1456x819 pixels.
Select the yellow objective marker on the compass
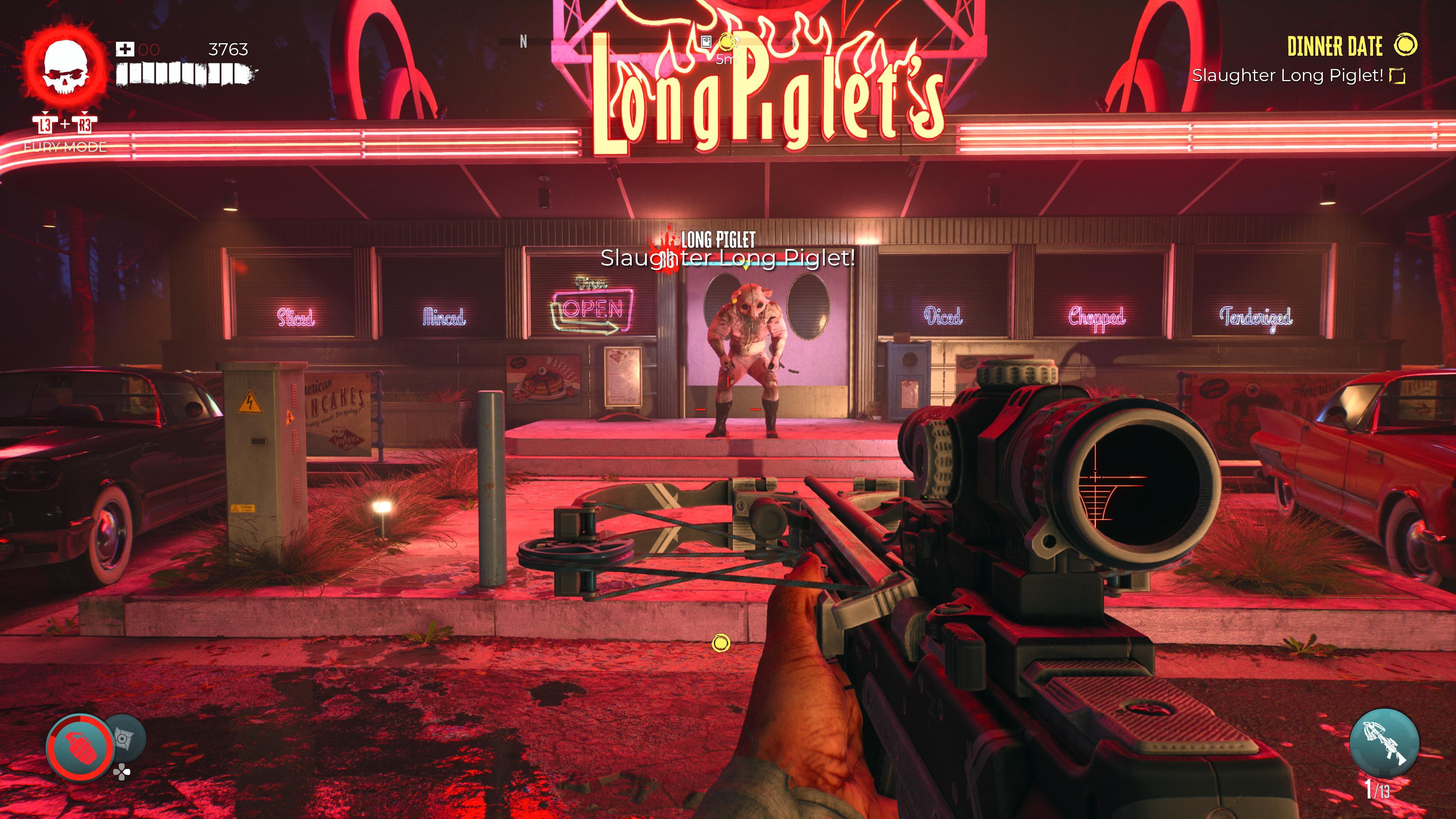pos(727,41)
